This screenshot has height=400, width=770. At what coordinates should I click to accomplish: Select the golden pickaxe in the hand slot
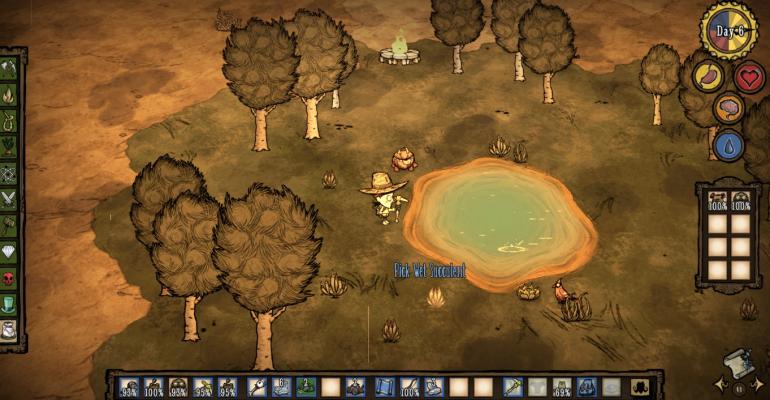512,386
